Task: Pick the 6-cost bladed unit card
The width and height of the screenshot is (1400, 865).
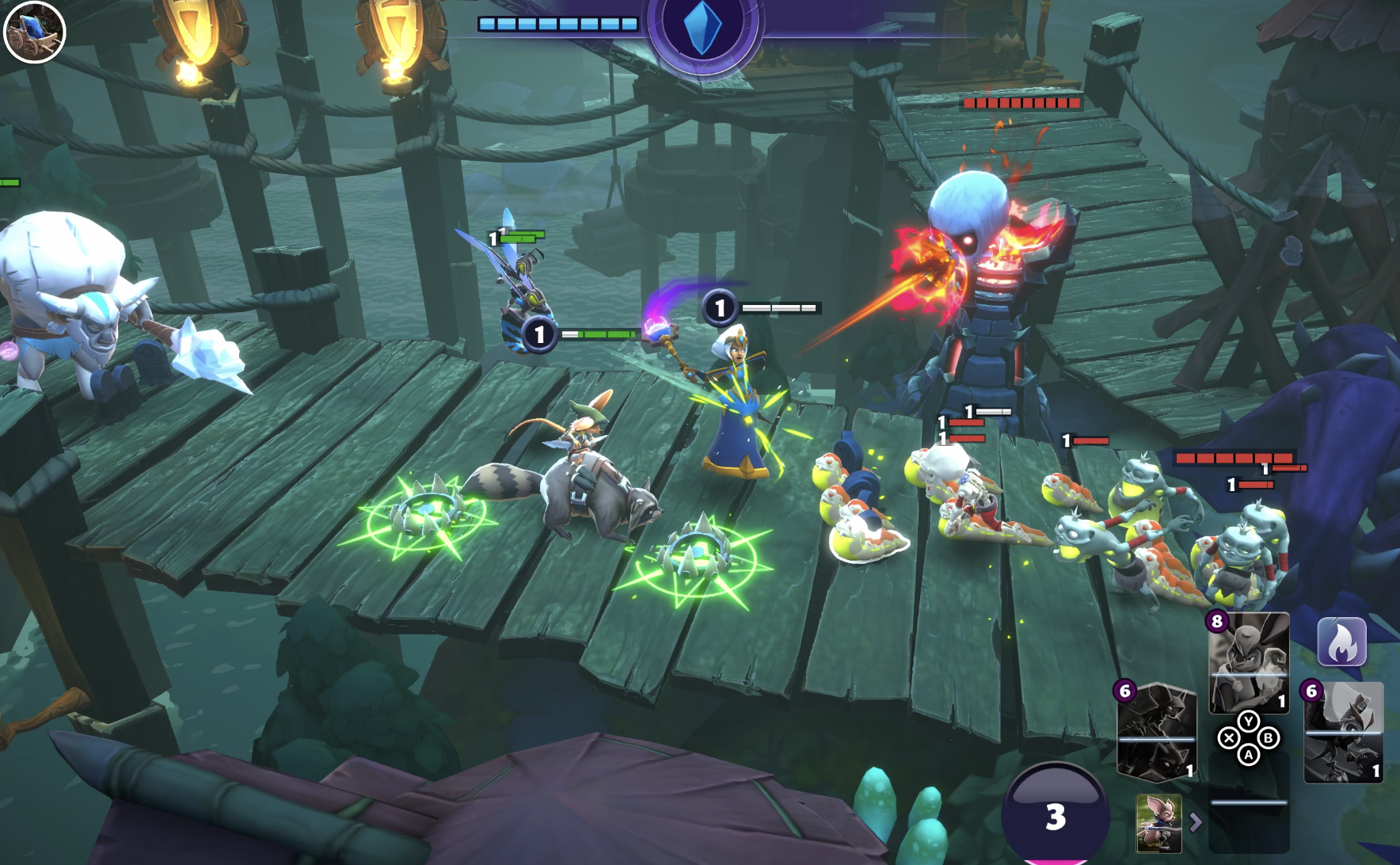Action: [1344, 733]
